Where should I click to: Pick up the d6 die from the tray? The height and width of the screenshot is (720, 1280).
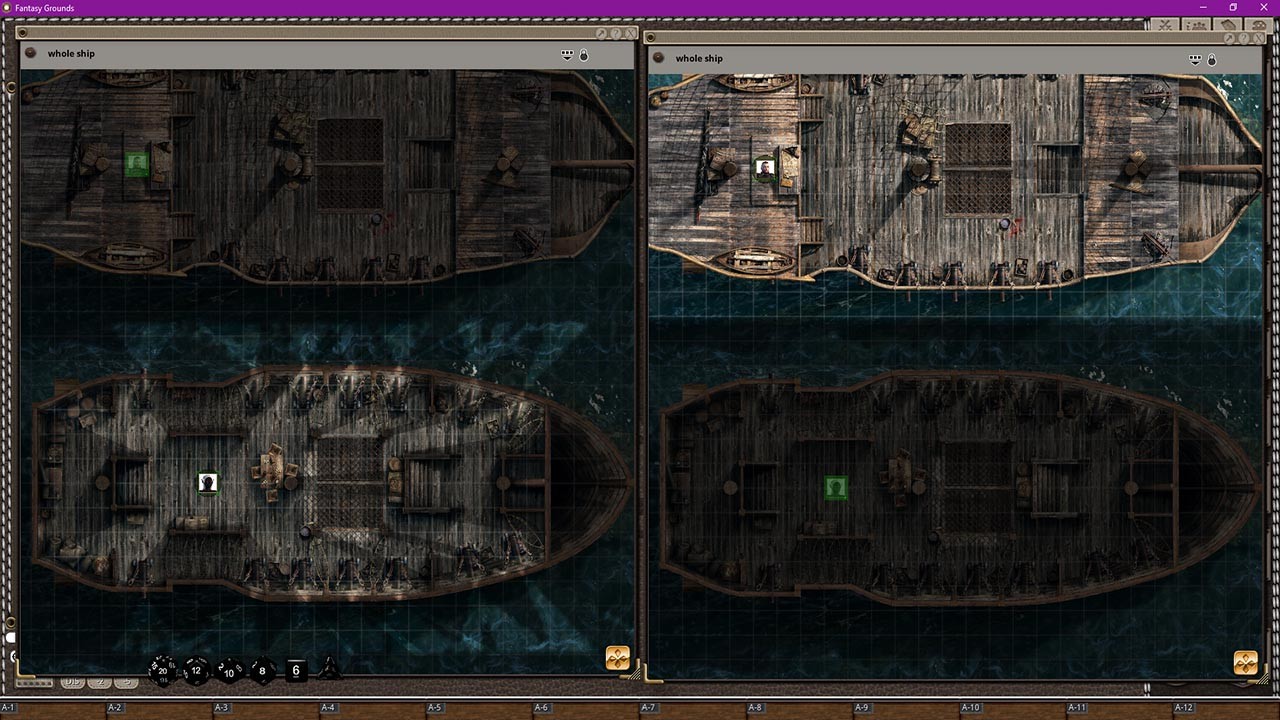pyautogui.click(x=296, y=670)
